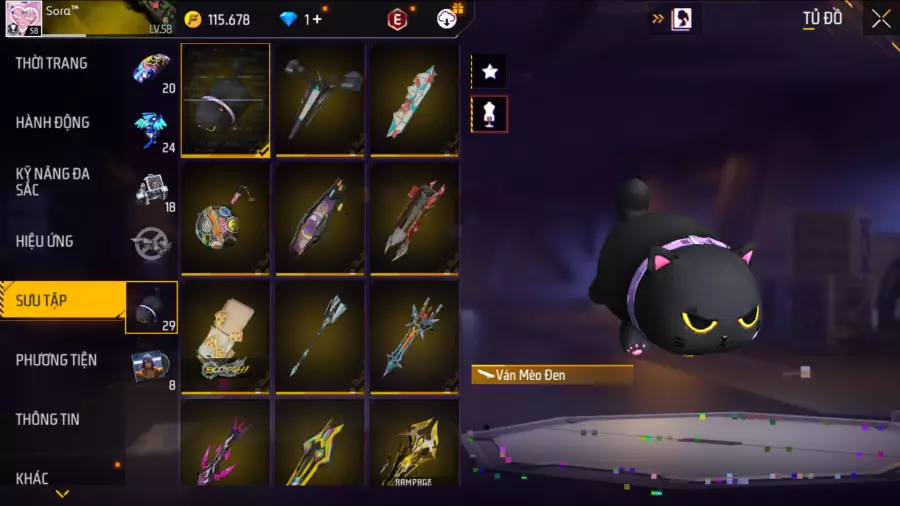
Task: Choose the round sticker-covered ball item
Action: 225,217
